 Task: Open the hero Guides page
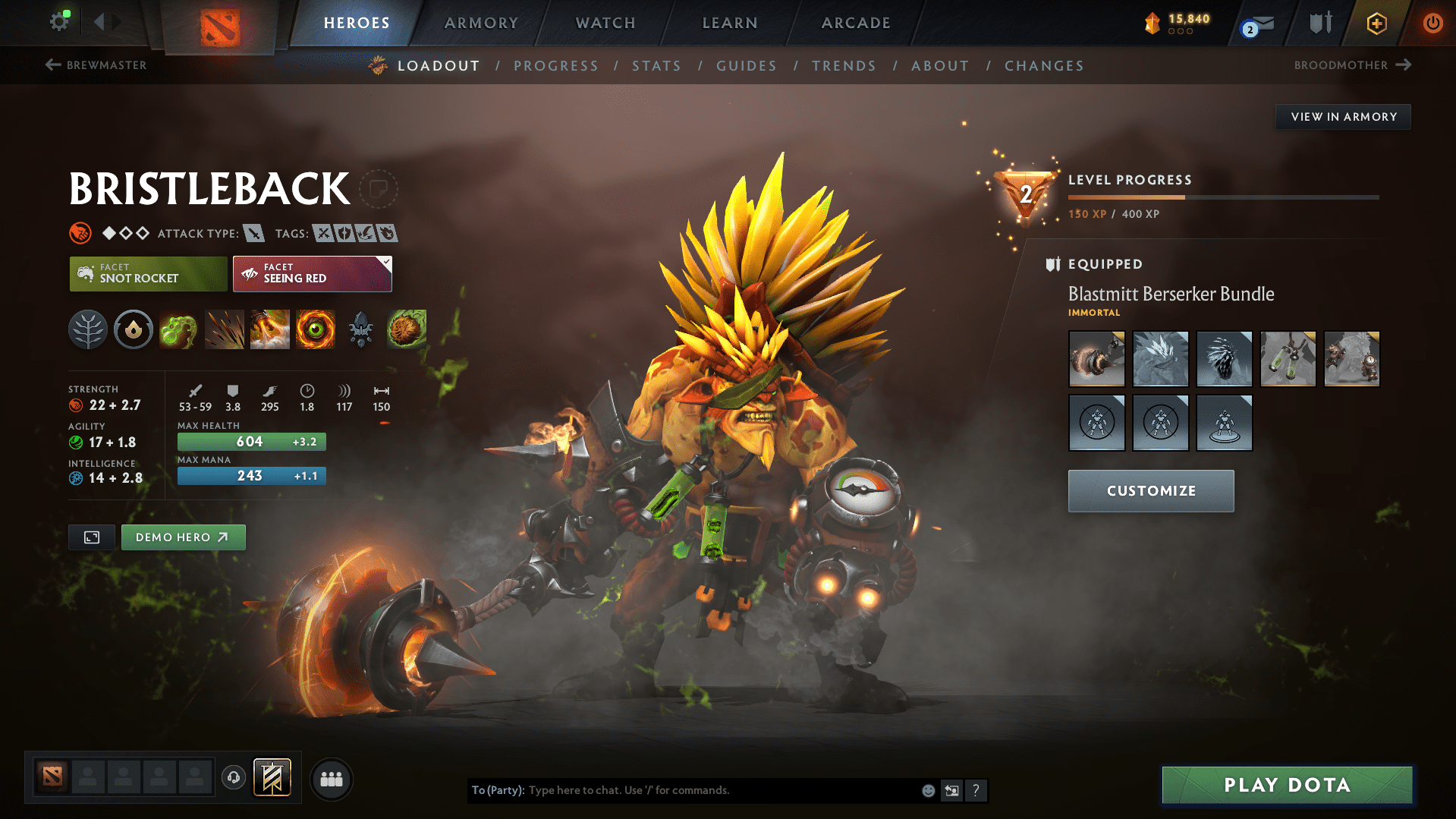point(747,66)
